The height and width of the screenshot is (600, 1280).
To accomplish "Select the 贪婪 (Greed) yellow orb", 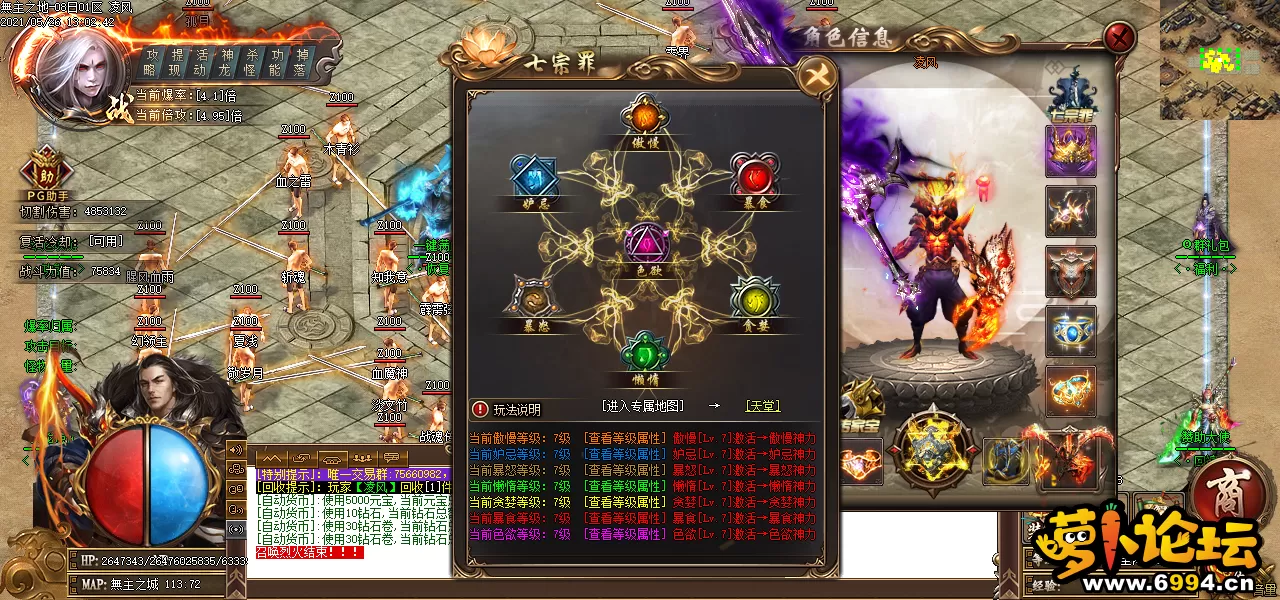I will (754, 298).
